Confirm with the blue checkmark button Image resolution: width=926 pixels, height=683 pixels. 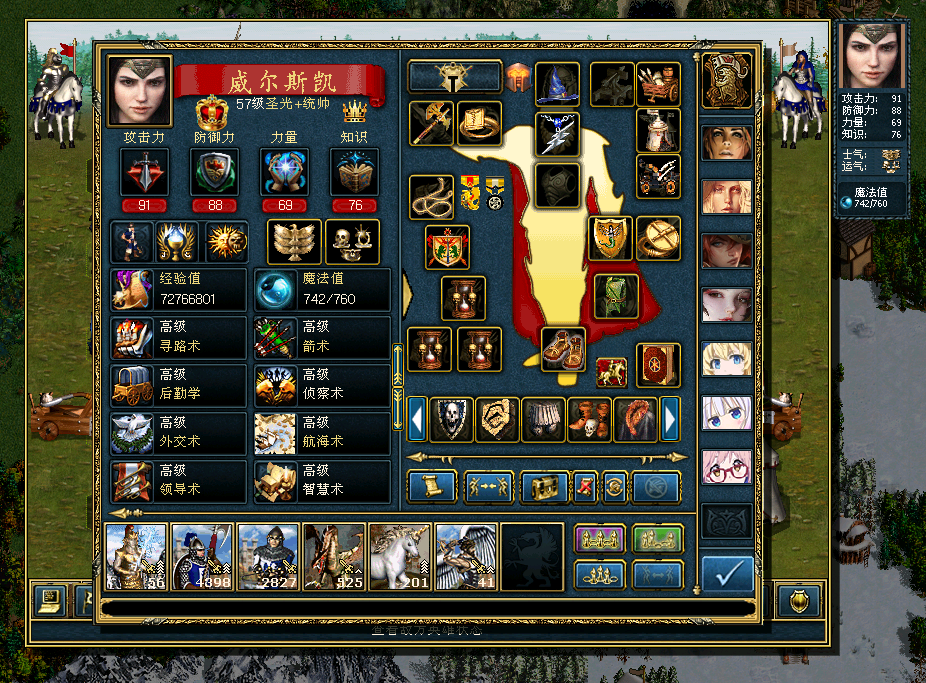(727, 574)
